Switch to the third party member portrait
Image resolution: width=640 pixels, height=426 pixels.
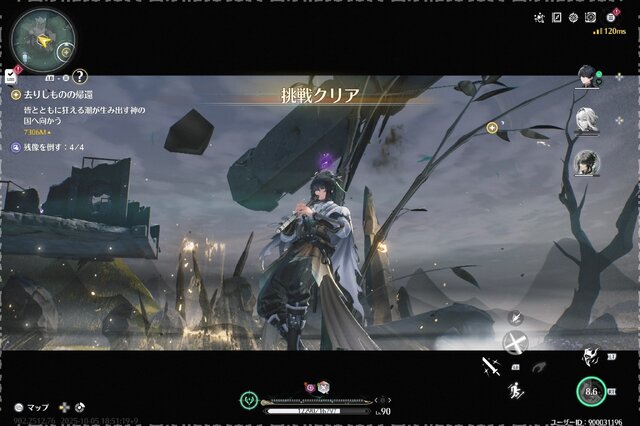pos(587,162)
